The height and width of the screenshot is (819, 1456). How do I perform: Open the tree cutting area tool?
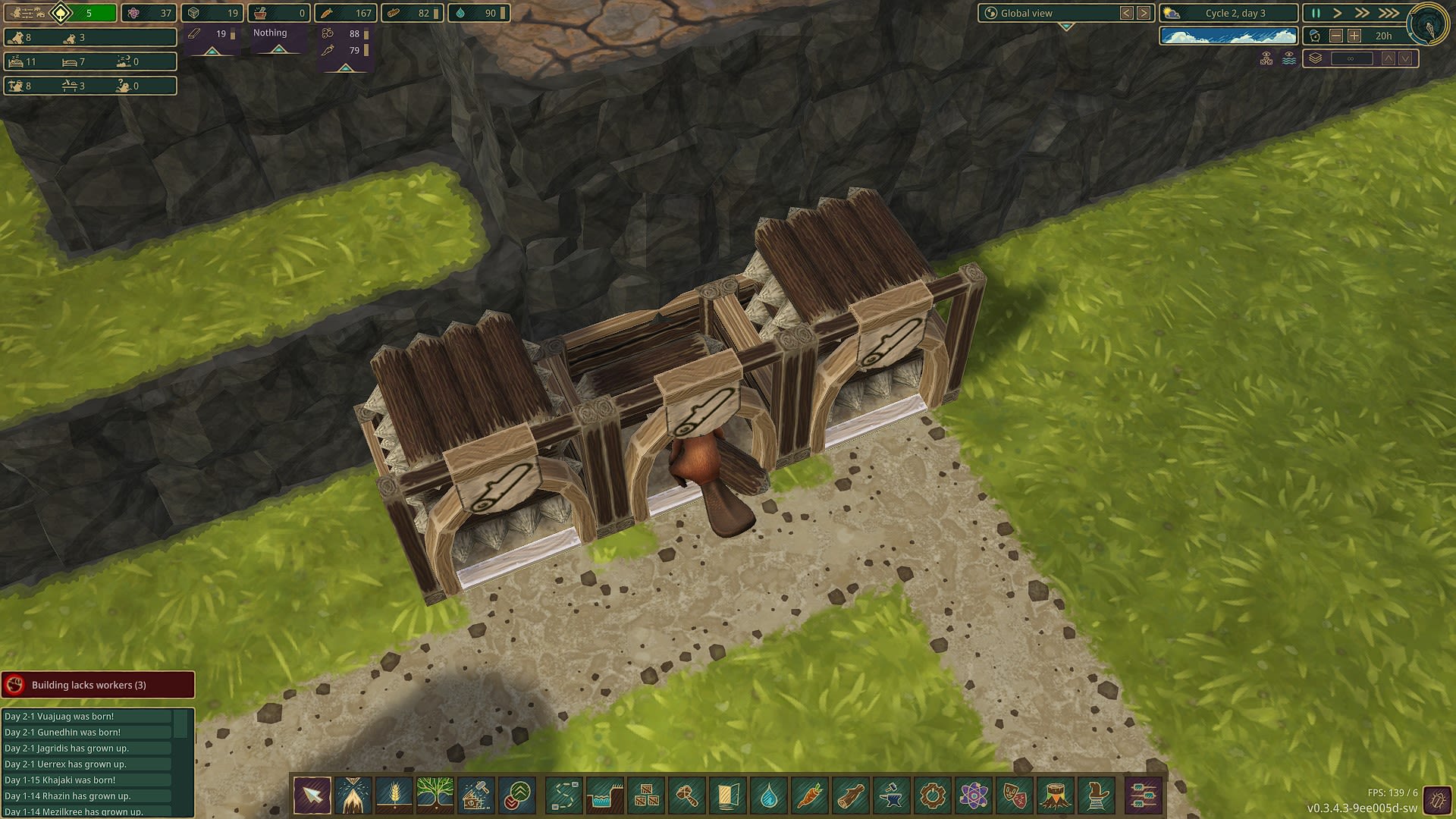[353, 795]
